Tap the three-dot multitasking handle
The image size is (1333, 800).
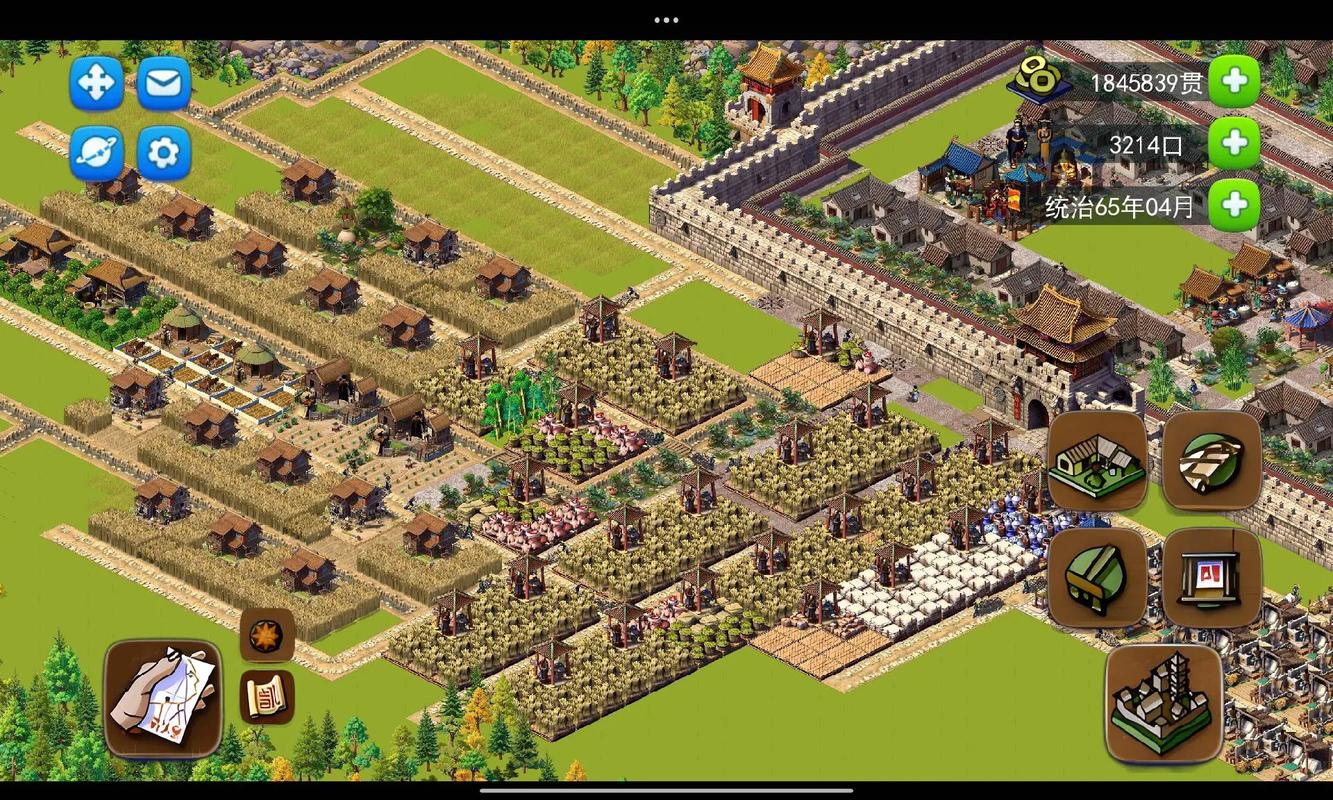pyautogui.click(x=666, y=20)
